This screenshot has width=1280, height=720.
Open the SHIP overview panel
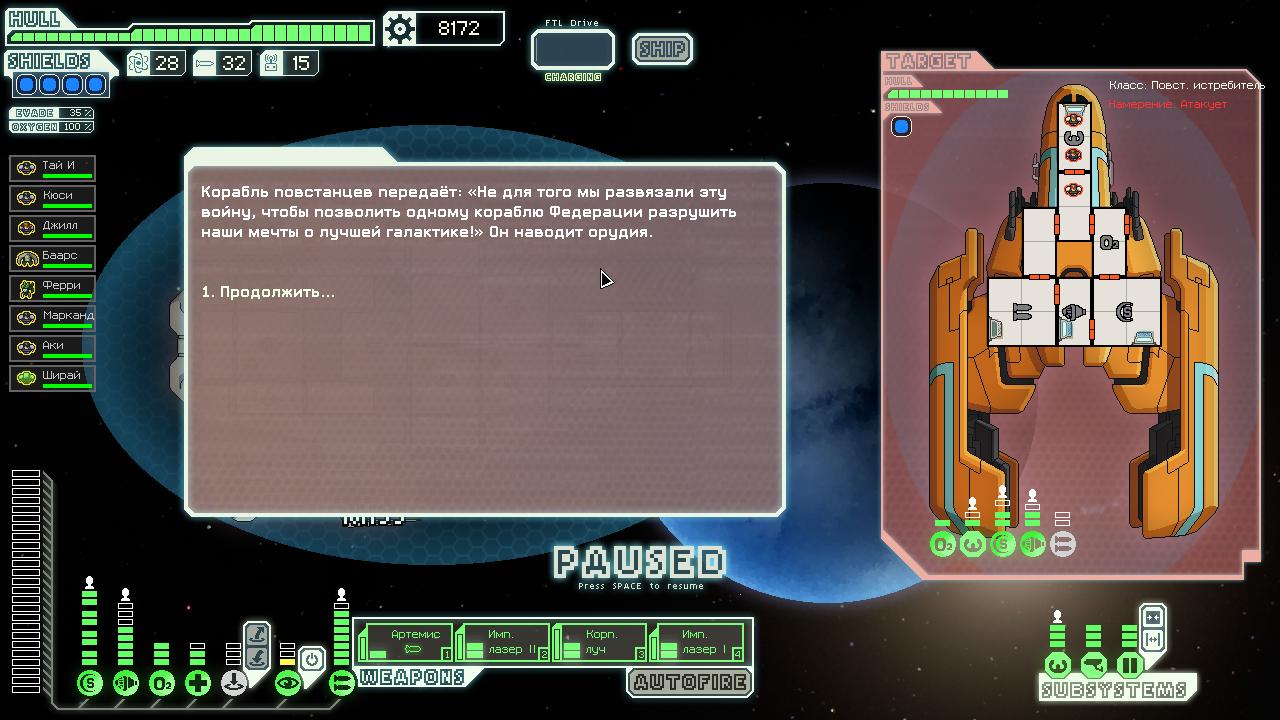(661, 49)
